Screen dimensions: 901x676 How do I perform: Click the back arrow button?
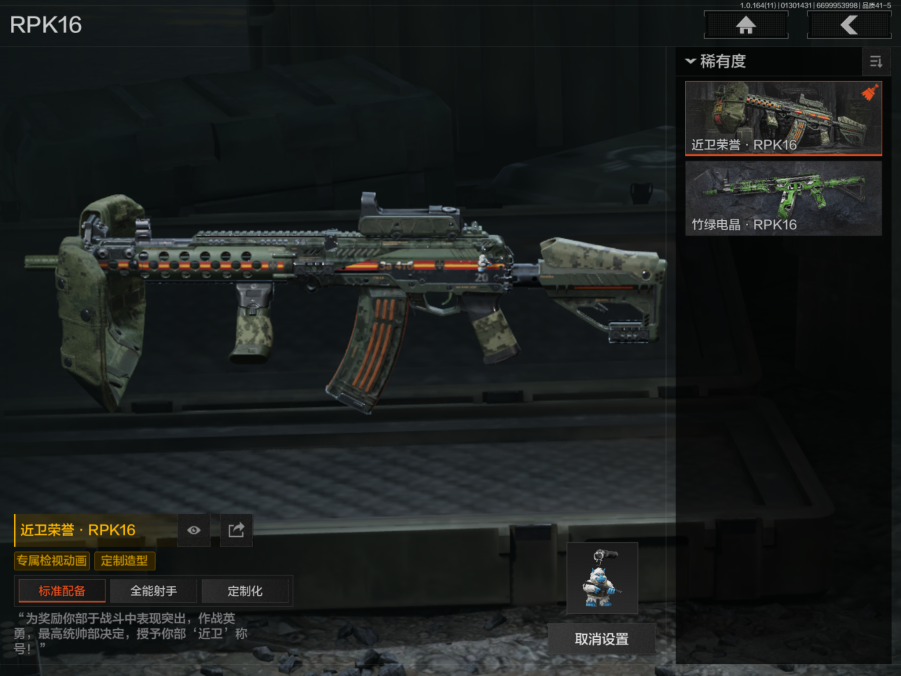pos(849,25)
